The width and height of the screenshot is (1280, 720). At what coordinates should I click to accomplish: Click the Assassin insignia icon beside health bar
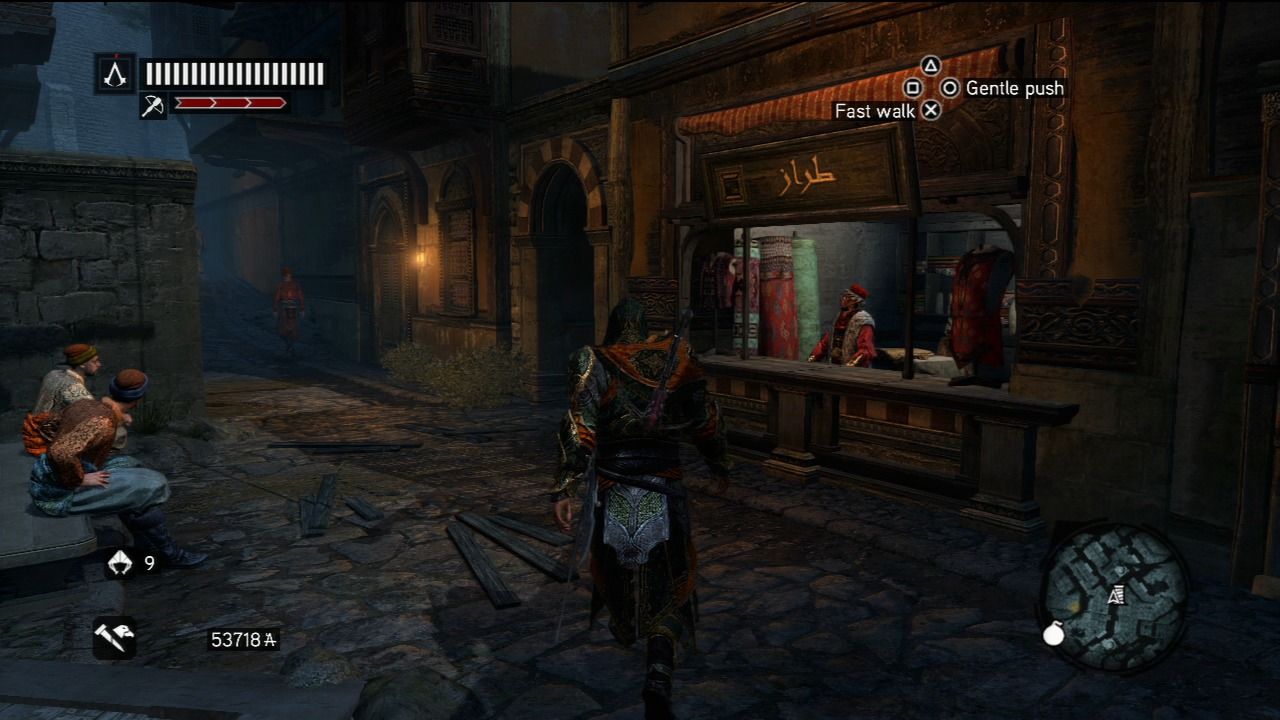point(116,73)
